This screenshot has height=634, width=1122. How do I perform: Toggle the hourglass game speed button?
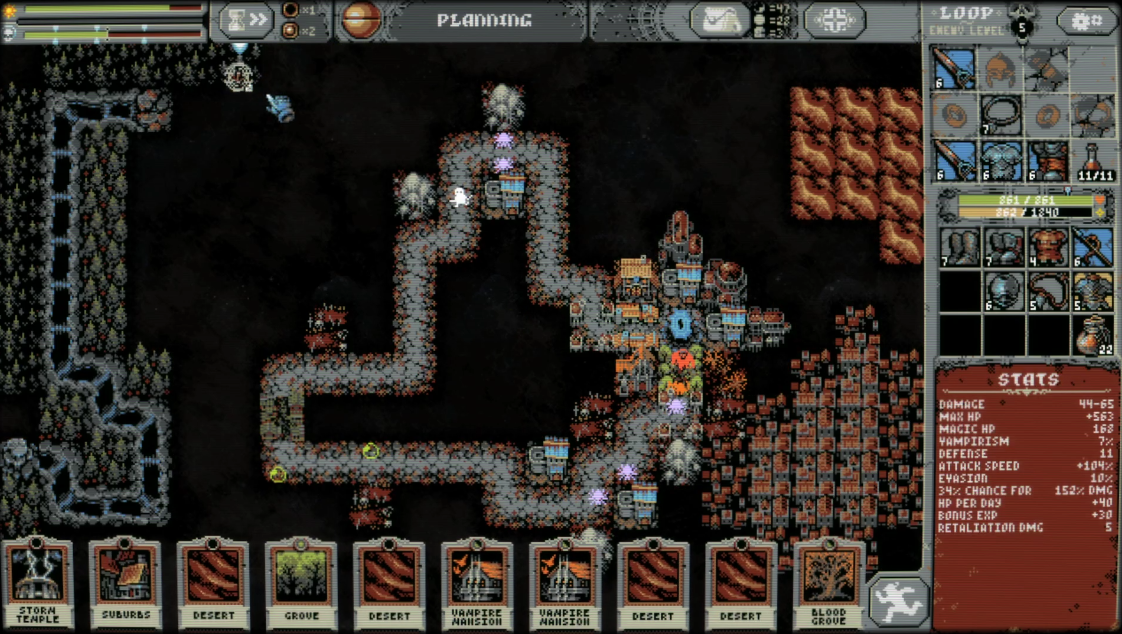[246, 20]
